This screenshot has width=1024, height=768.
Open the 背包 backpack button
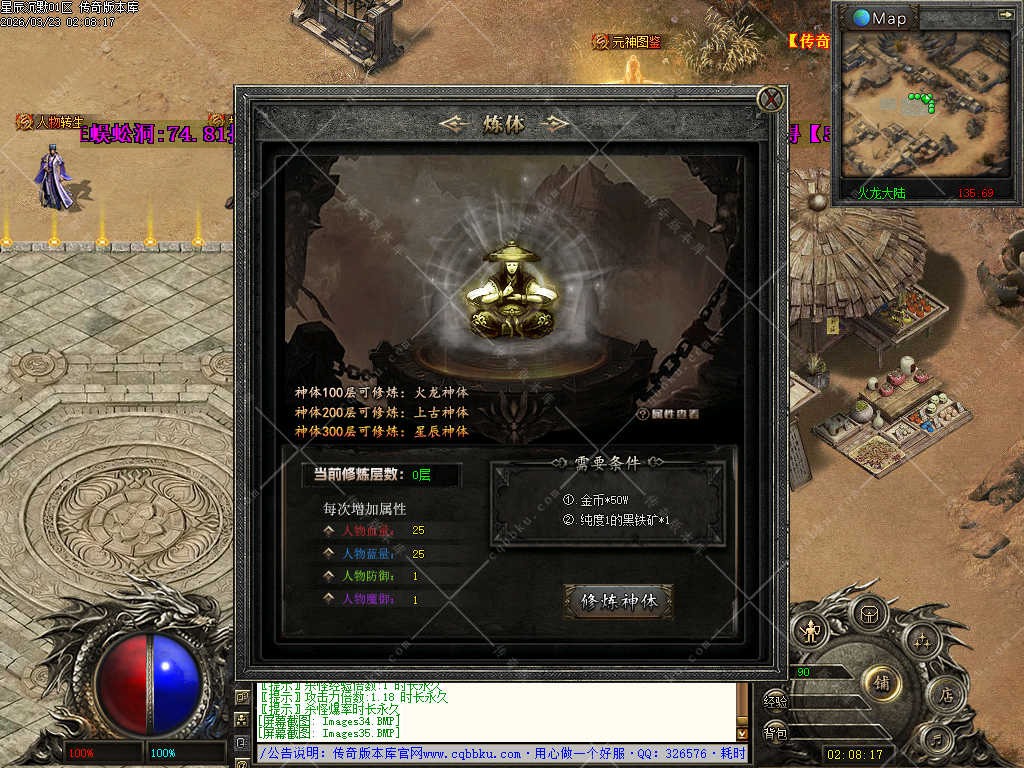pyautogui.click(x=775, y=733)
